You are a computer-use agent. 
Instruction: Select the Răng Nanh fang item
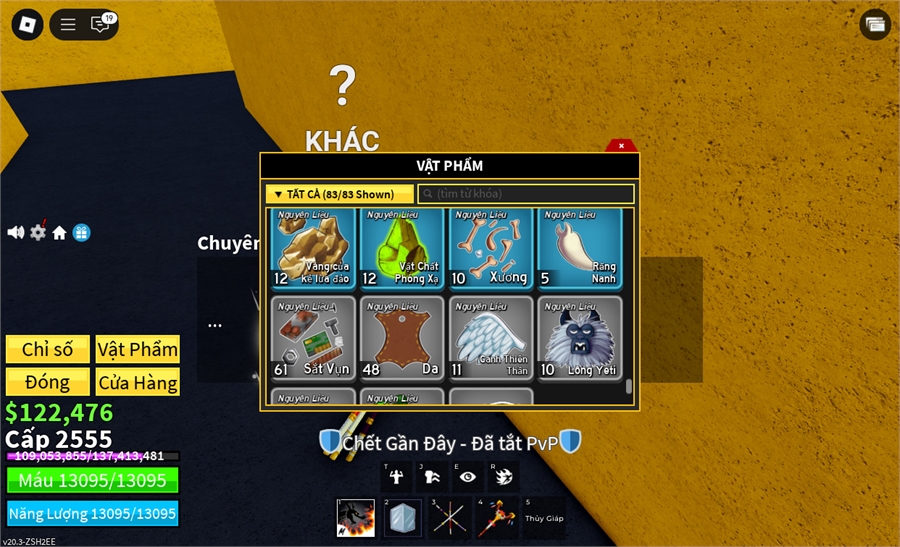point(579,247)
